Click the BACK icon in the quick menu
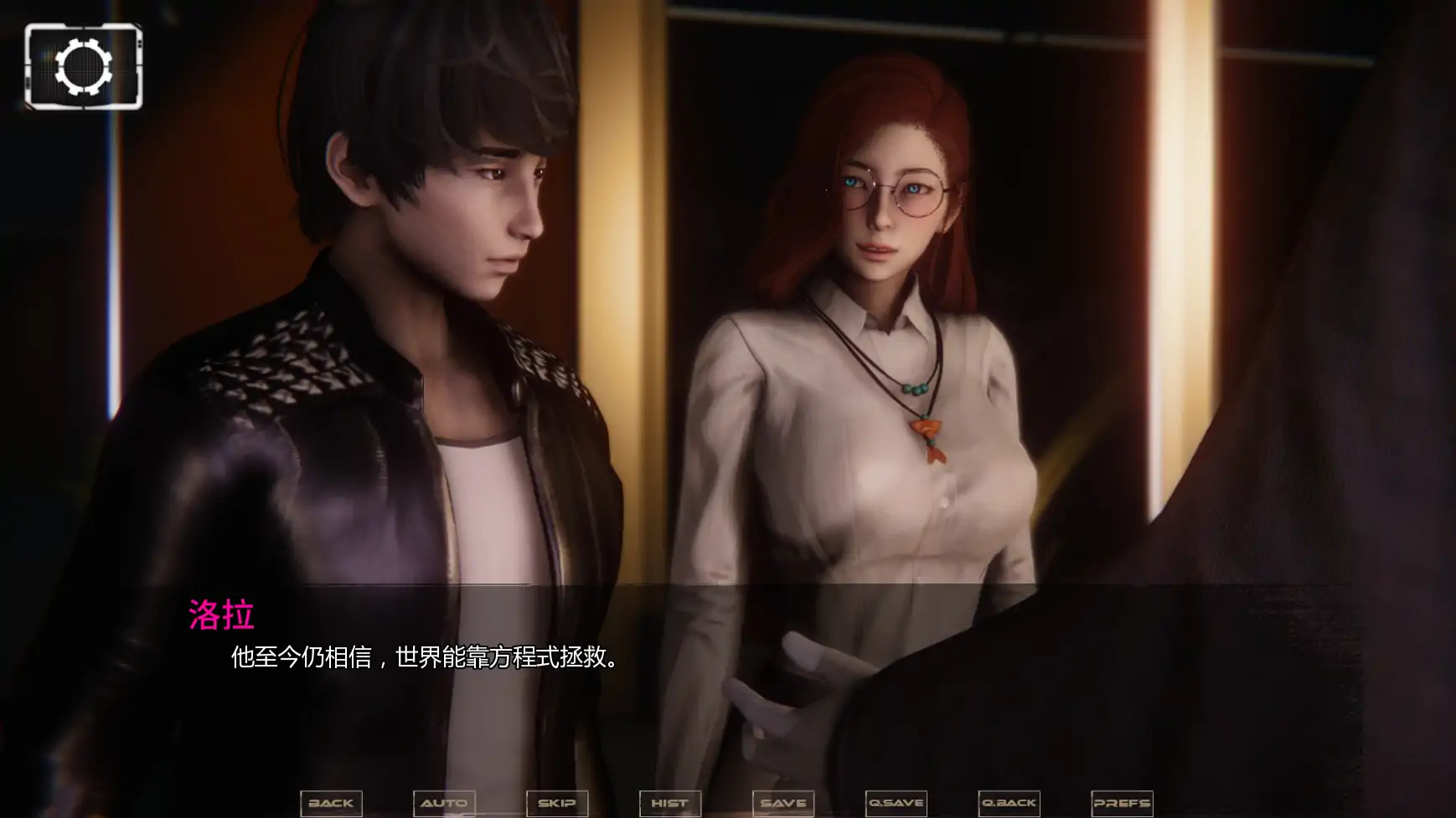Viewport: 1456px width, 818px height. [x=331, y=802]
